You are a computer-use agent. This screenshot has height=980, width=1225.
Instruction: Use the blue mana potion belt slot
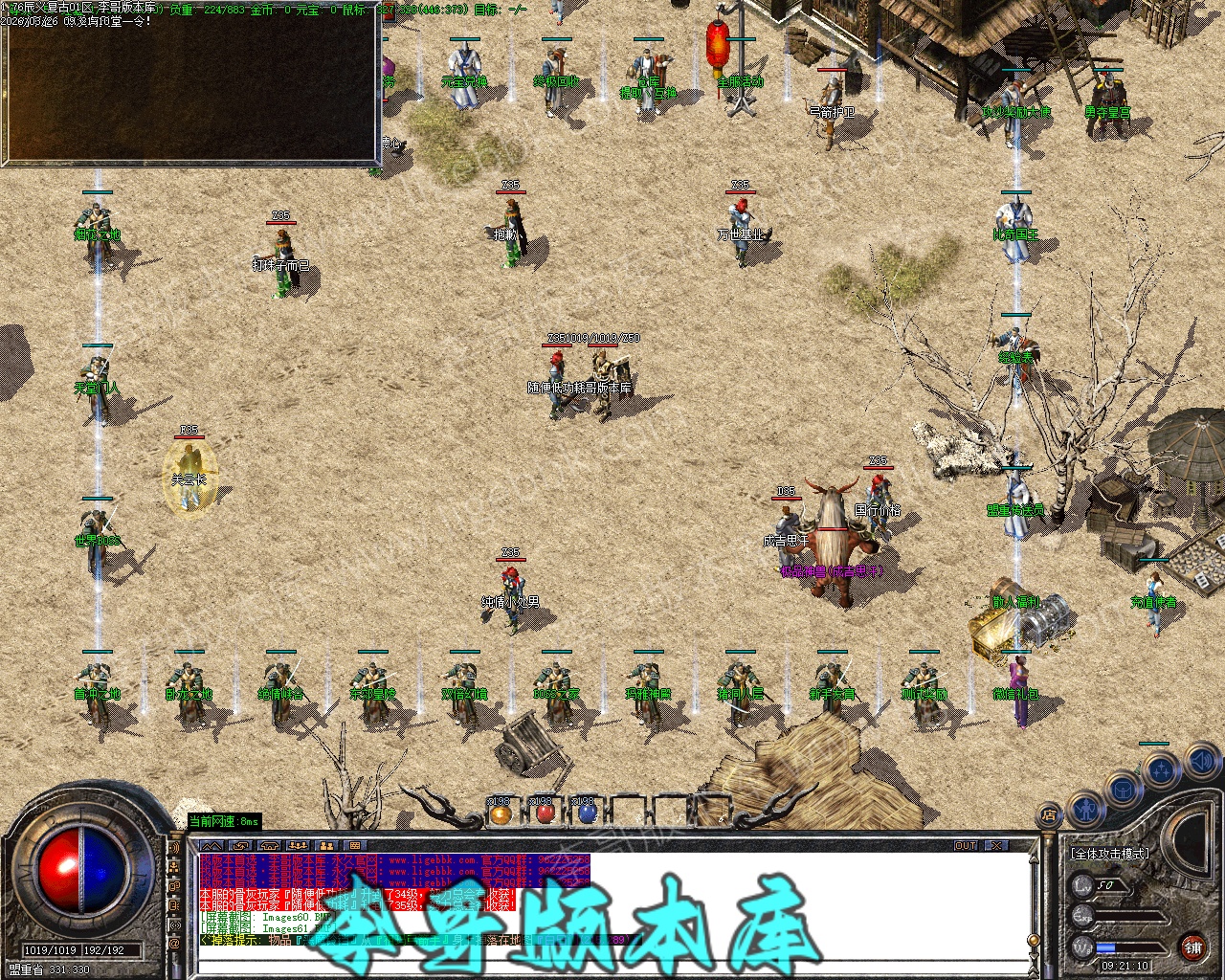(587, 814)
